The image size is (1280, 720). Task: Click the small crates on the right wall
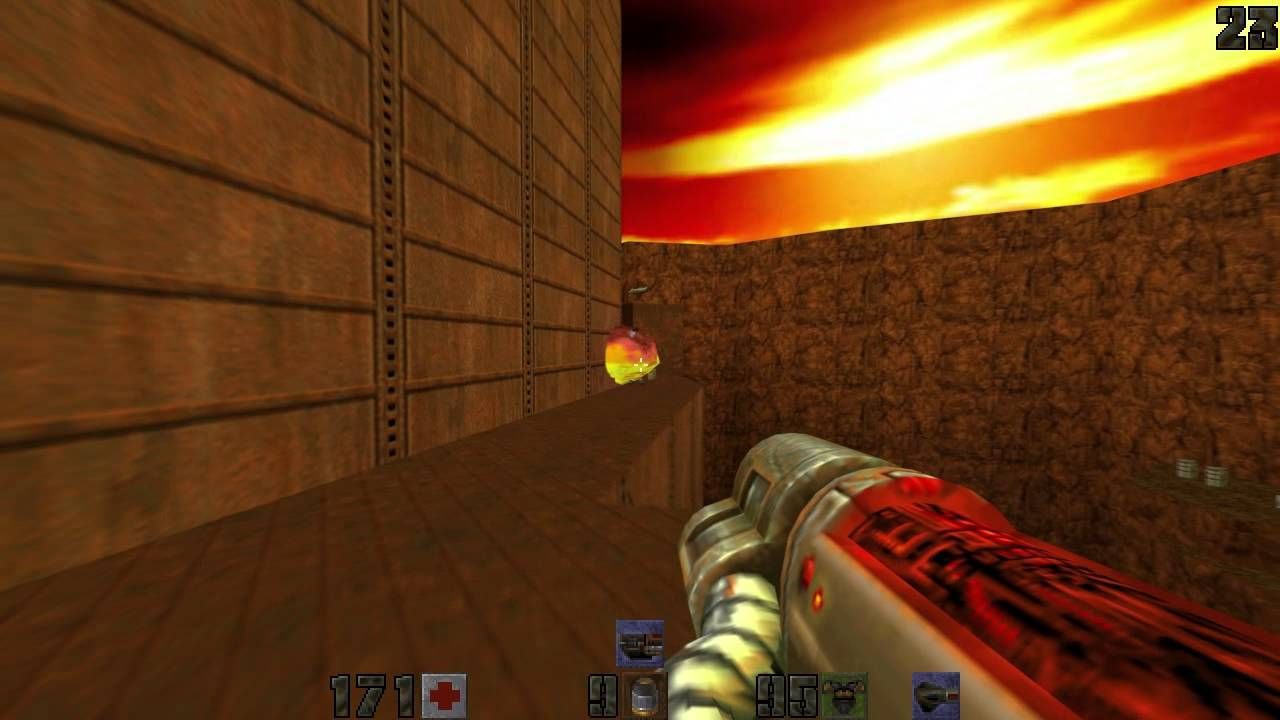(x=1200, y=472)
